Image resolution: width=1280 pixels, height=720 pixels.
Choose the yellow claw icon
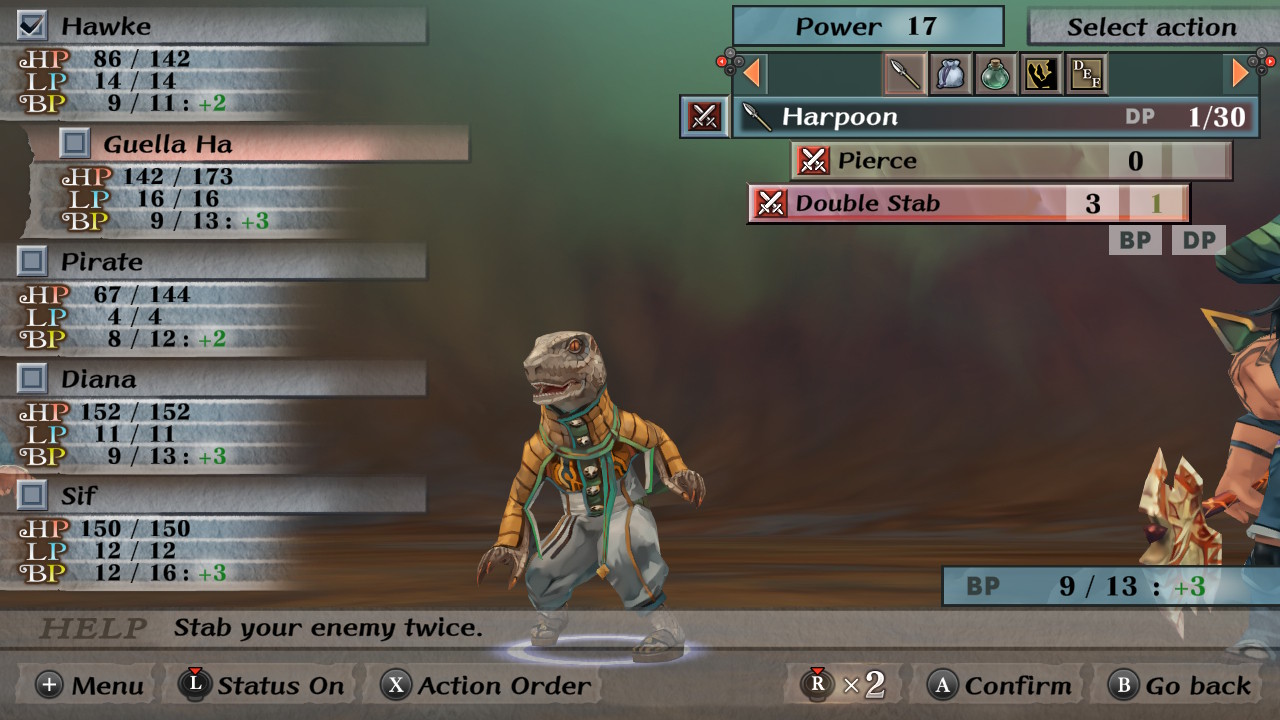[x=1040, y=74]
